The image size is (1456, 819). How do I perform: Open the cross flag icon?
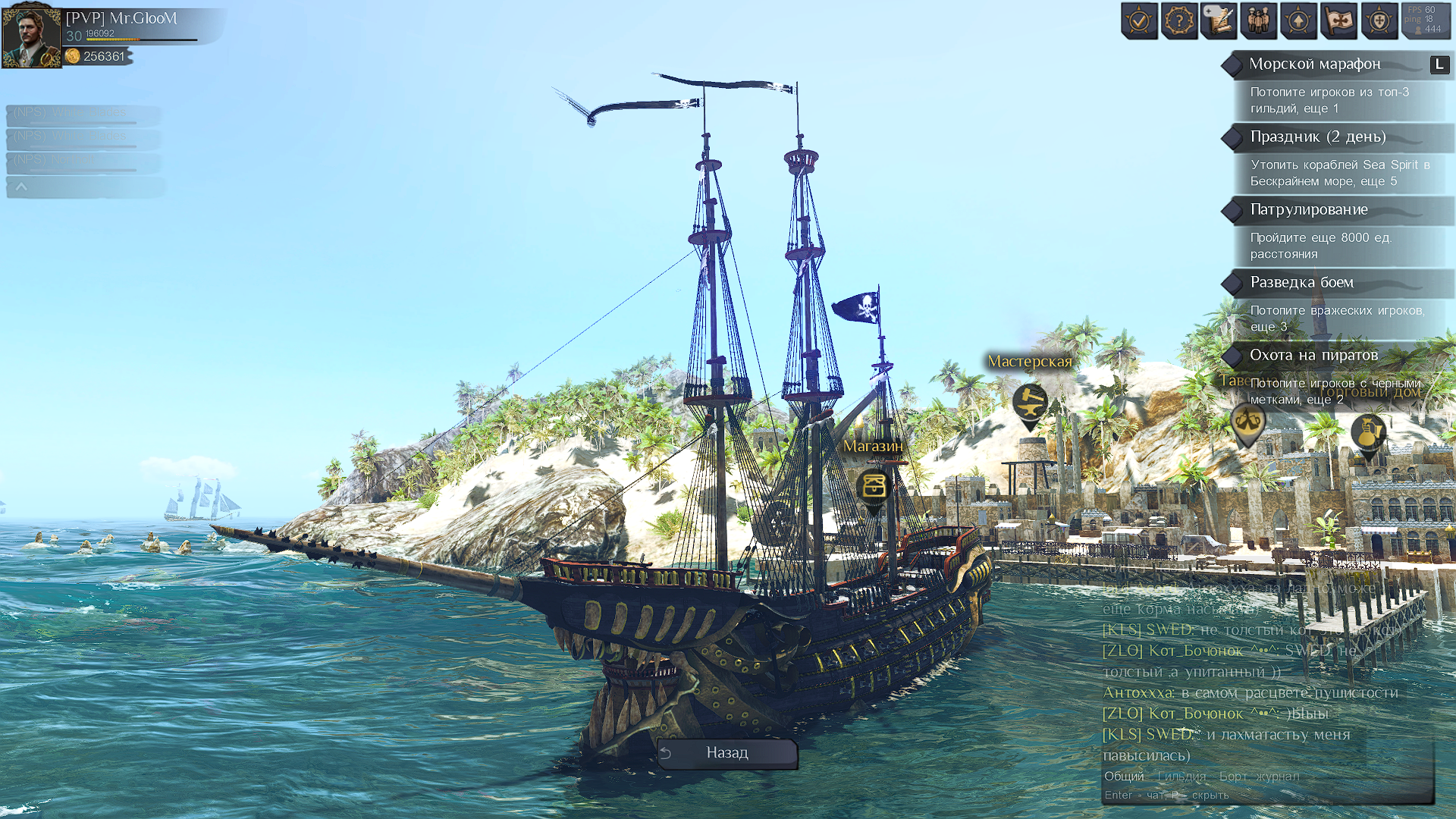(x=1338, y=20)
